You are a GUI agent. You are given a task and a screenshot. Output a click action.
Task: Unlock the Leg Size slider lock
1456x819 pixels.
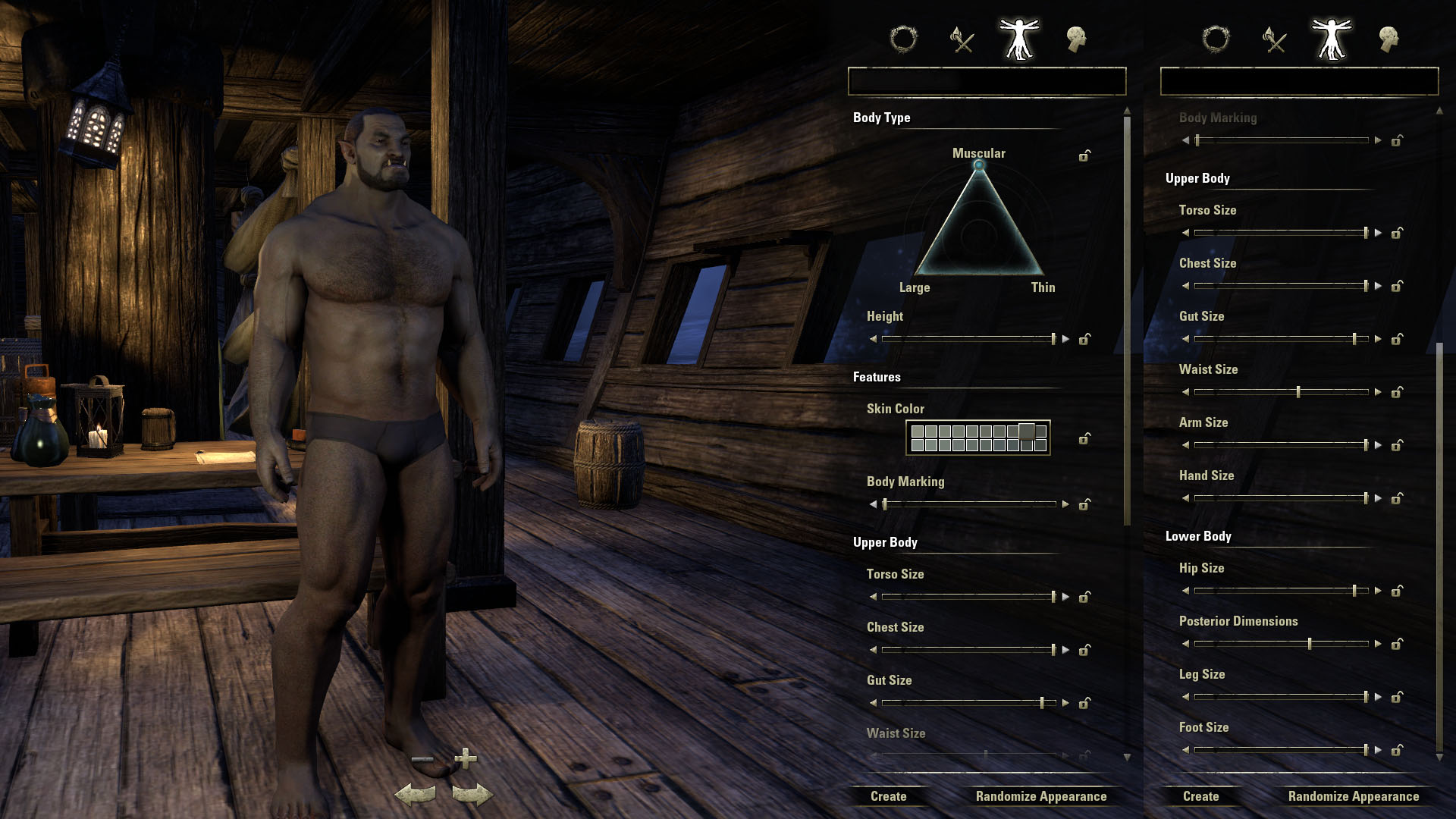1396,696
